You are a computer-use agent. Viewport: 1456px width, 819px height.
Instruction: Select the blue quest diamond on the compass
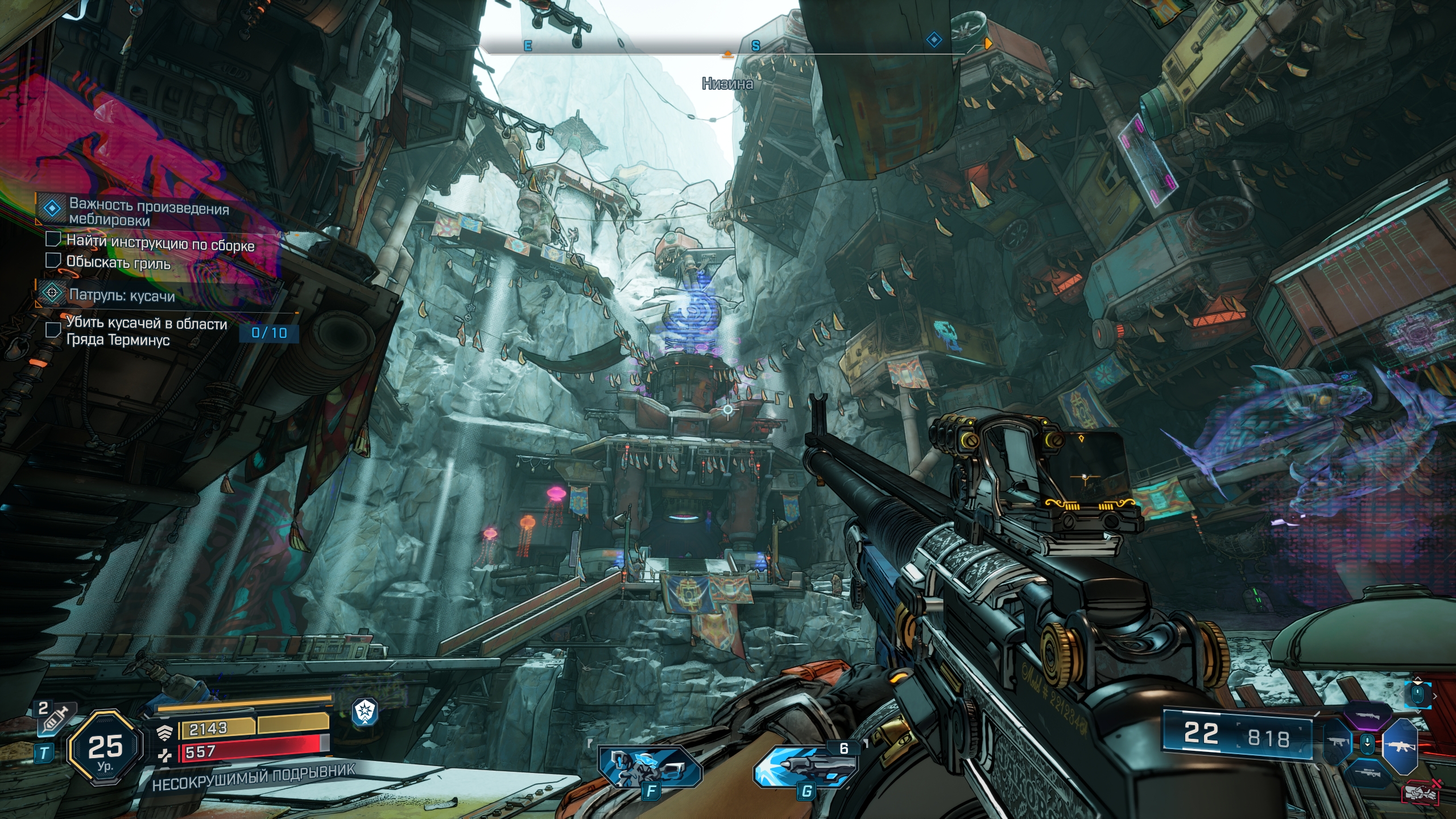point(934,40)
